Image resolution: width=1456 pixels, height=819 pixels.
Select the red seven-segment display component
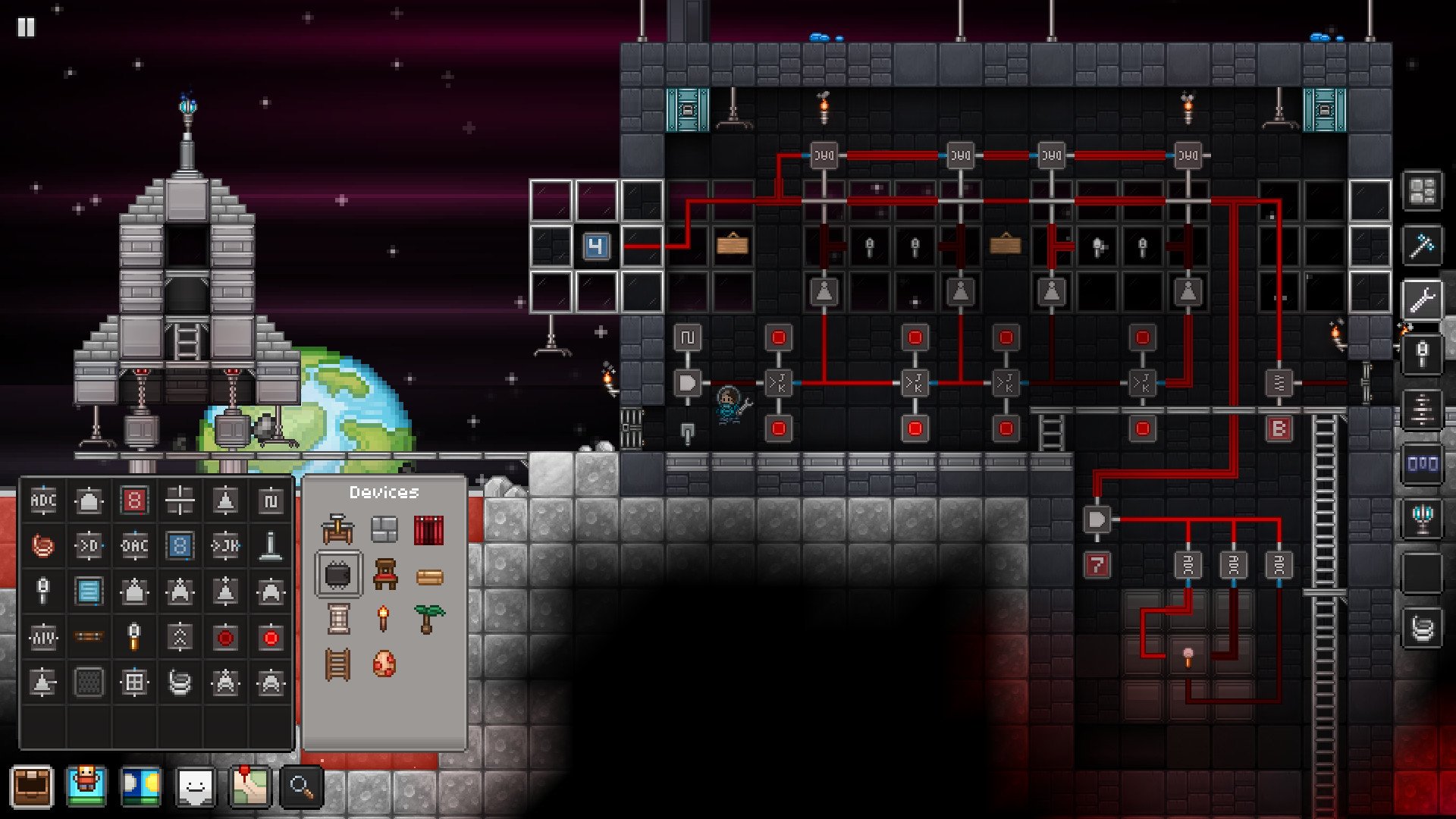point(135,500)
